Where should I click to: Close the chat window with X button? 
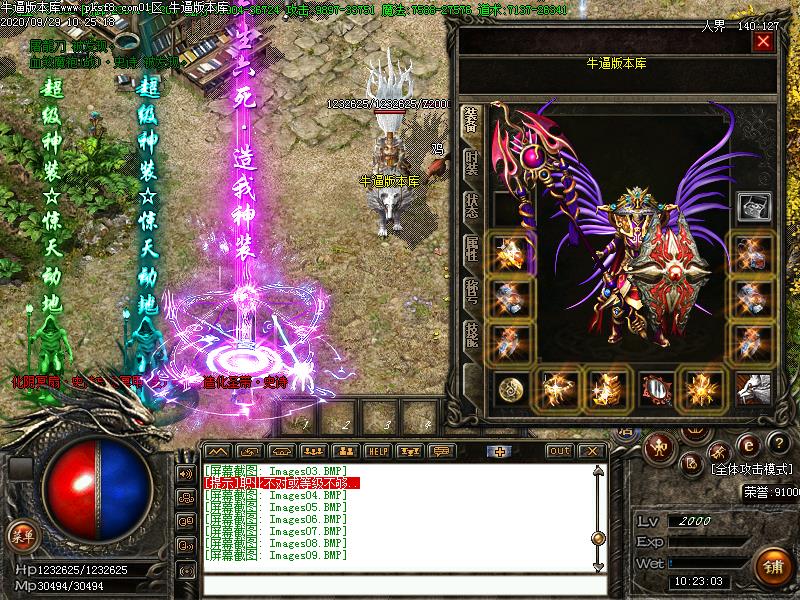pyautogui.click(x=593, y=451)
